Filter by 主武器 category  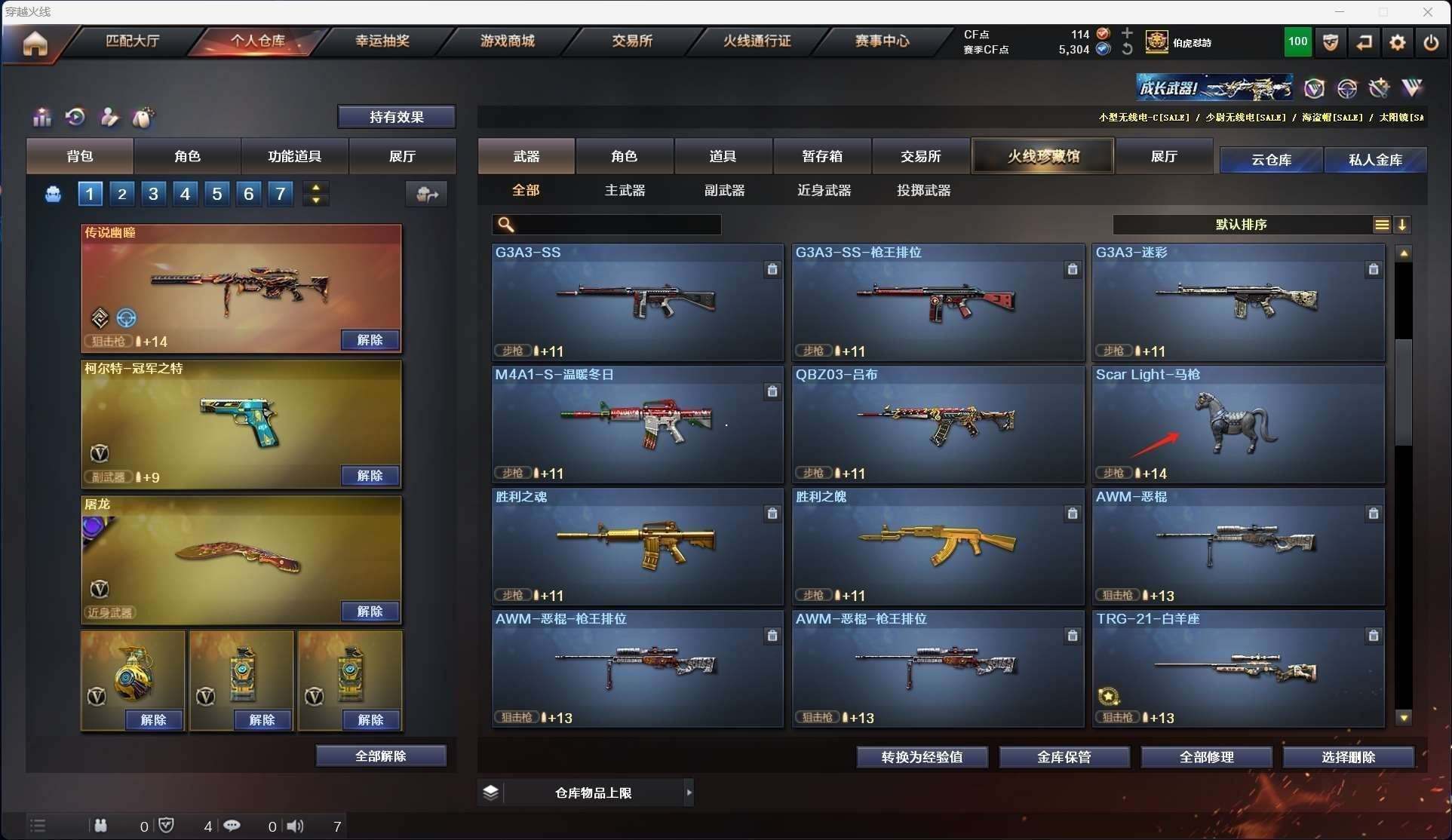tap(625, 191)
